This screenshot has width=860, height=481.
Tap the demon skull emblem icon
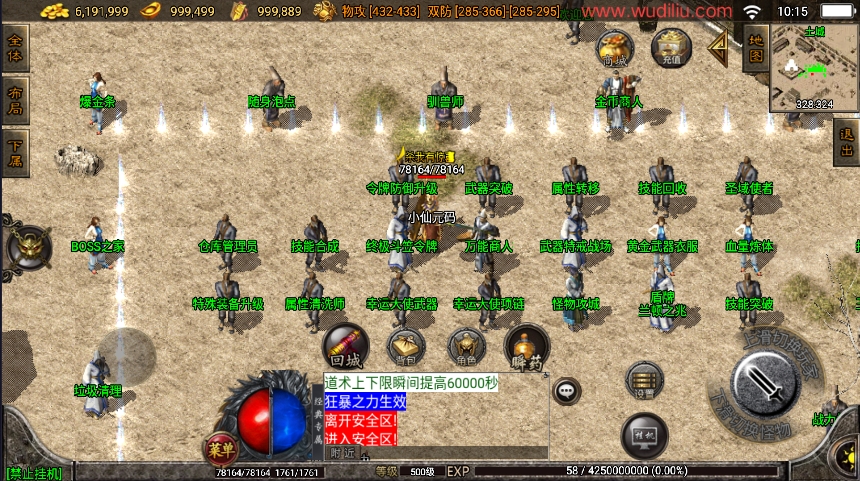[29, 247]
